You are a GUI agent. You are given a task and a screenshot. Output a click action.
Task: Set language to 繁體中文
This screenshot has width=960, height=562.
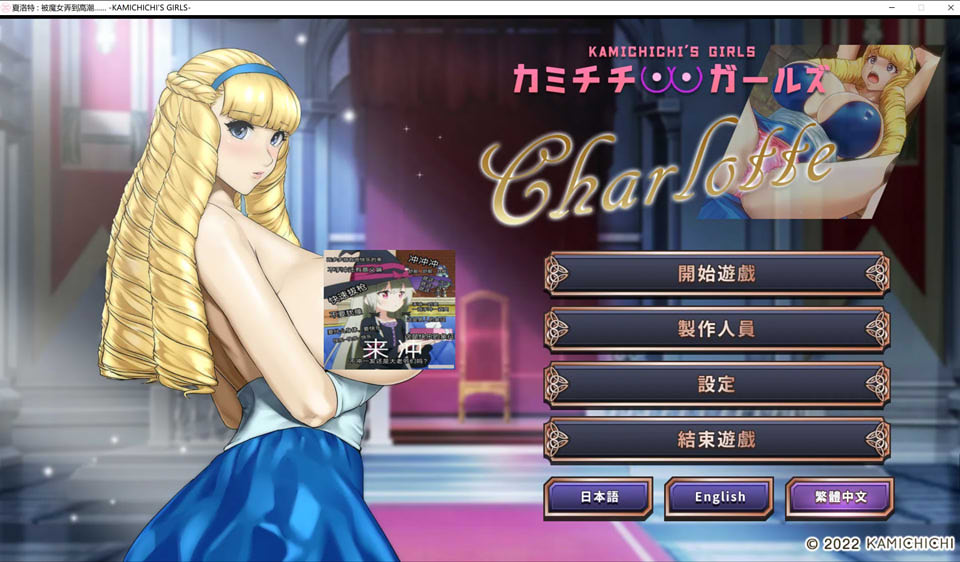[840, 497]
